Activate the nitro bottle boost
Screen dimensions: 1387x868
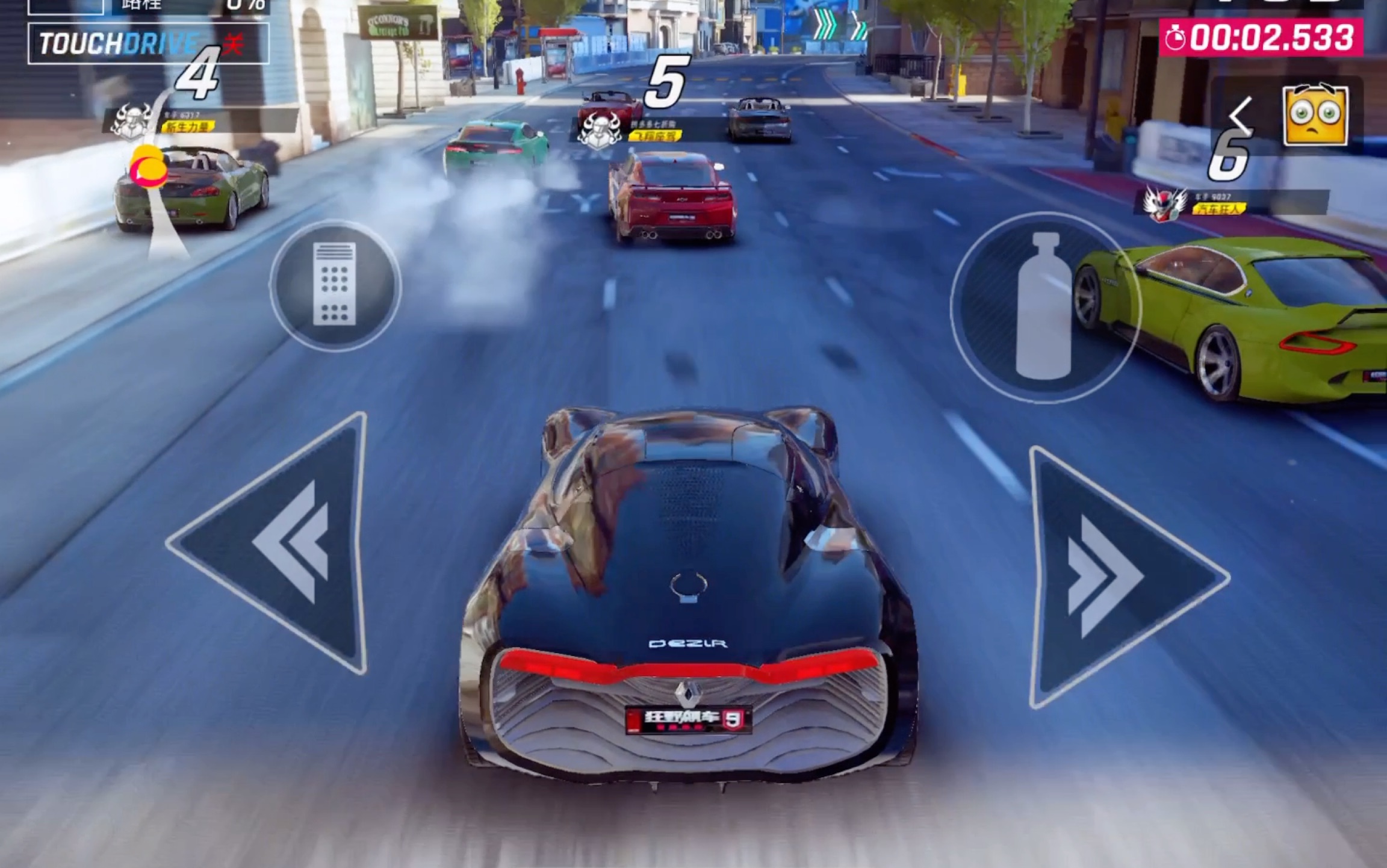(x=1044, y=307)
